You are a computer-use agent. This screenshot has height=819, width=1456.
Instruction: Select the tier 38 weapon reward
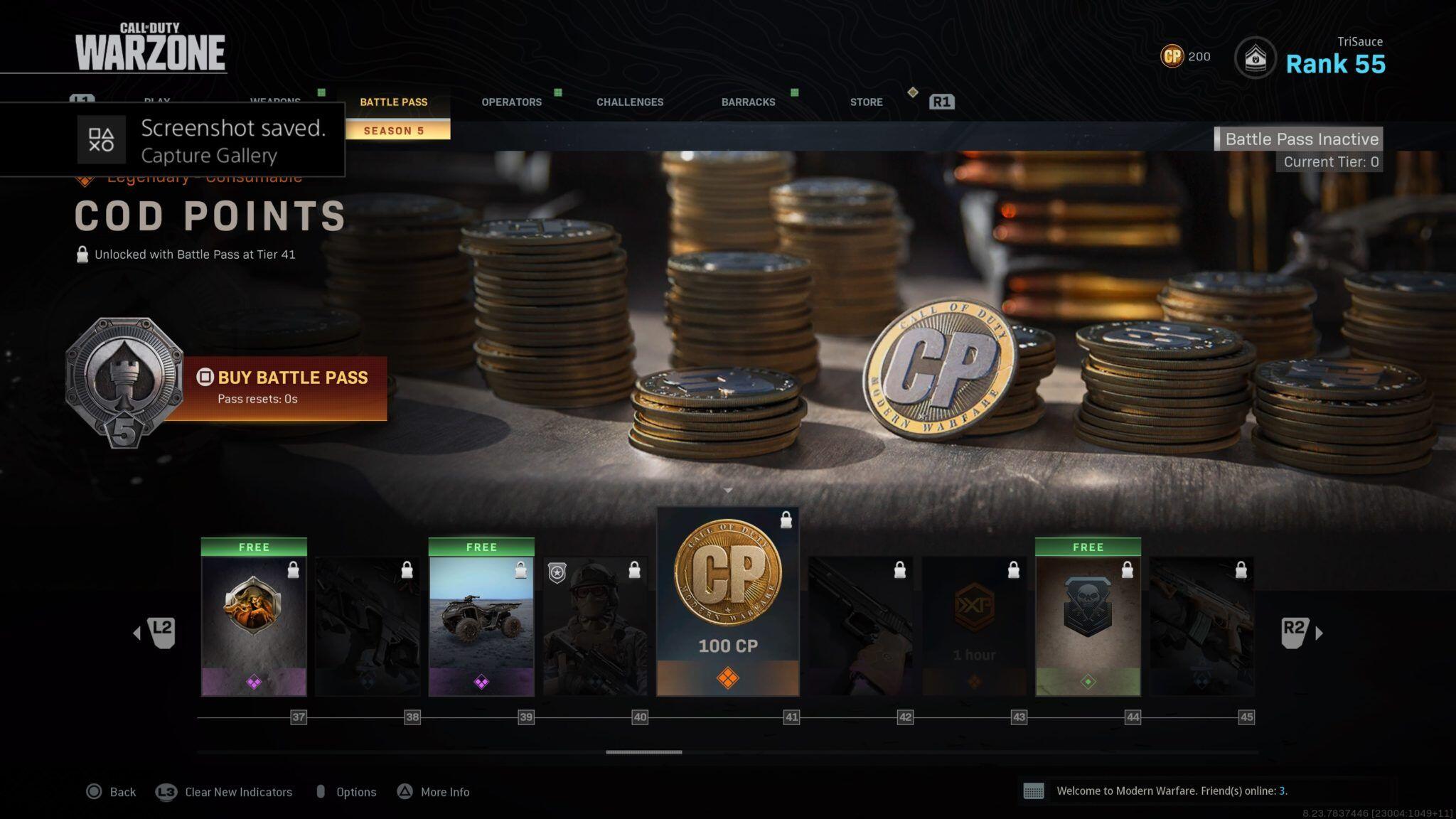(x=368, y=626)
